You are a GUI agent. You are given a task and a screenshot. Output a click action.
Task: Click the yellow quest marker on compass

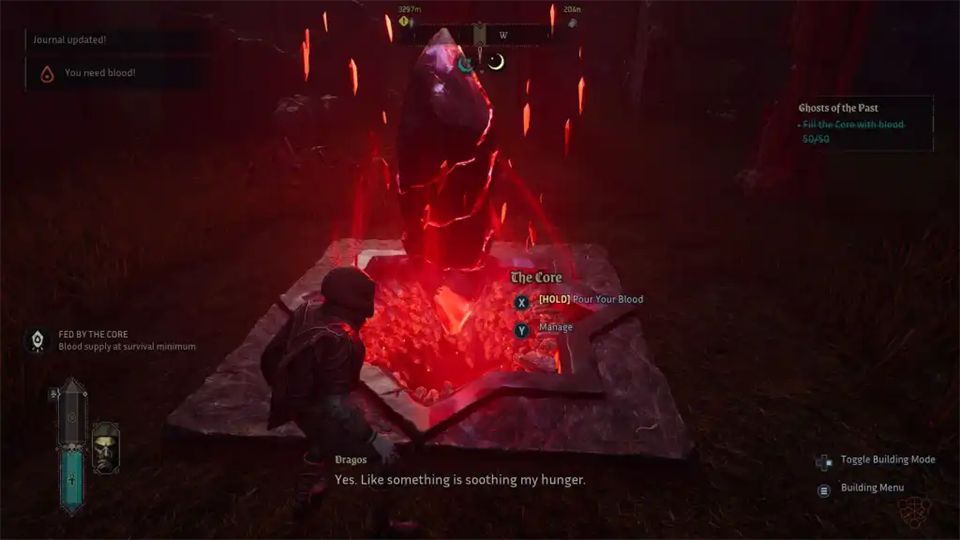click(x=405, y=20)
